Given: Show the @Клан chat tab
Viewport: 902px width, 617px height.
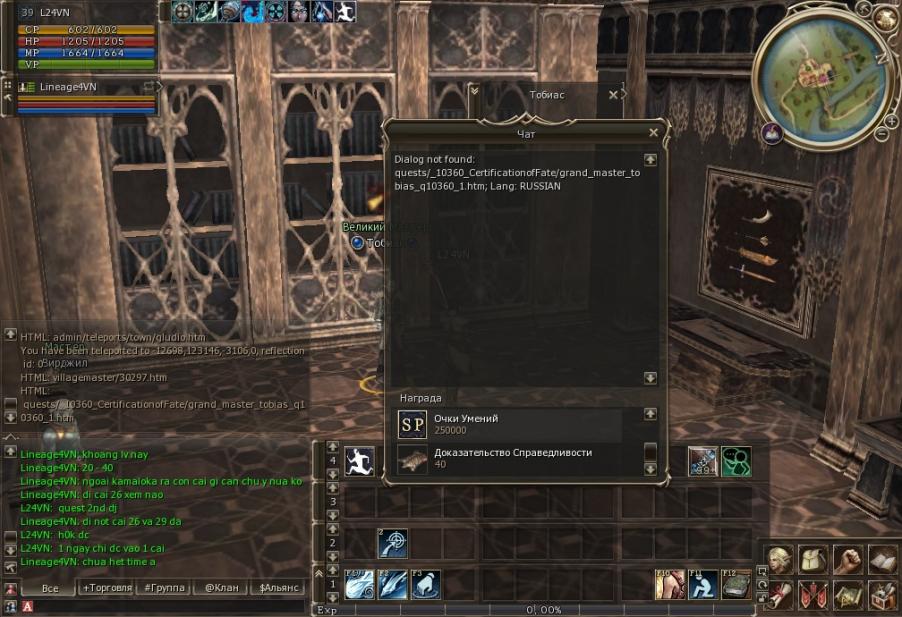Looking at the screenshot, I should tap(219, 588).
